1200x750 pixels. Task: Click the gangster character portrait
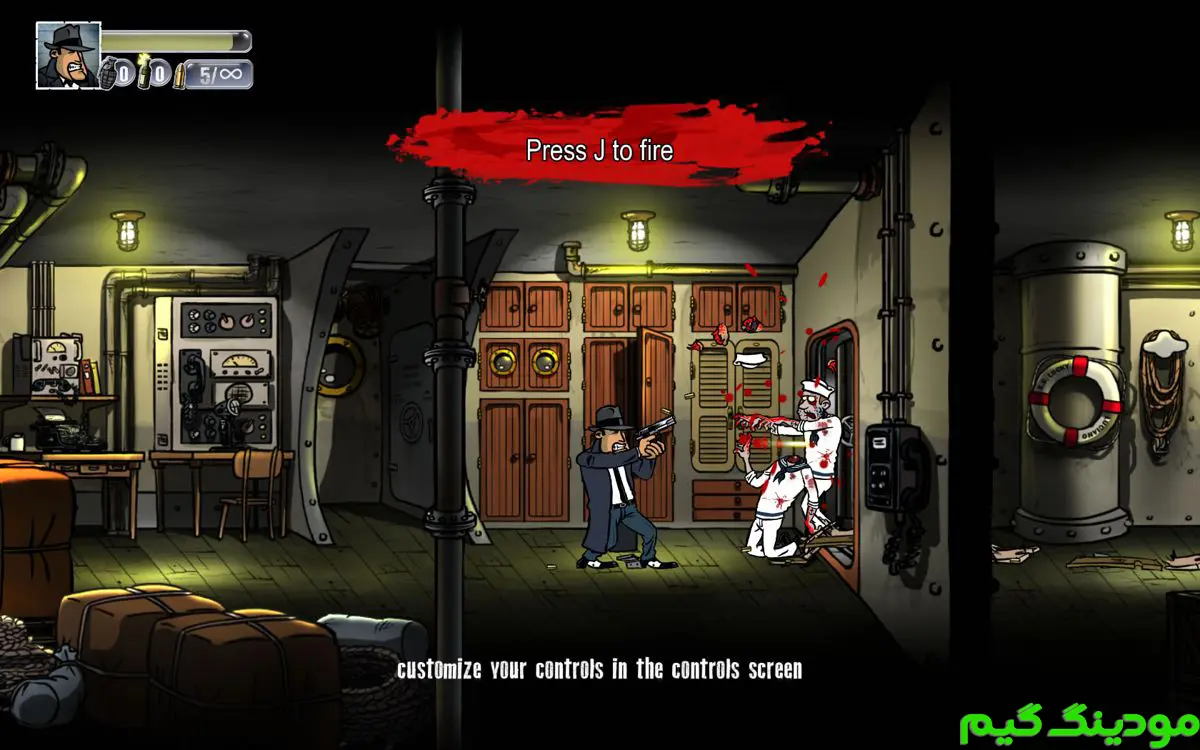pos(68,54)
